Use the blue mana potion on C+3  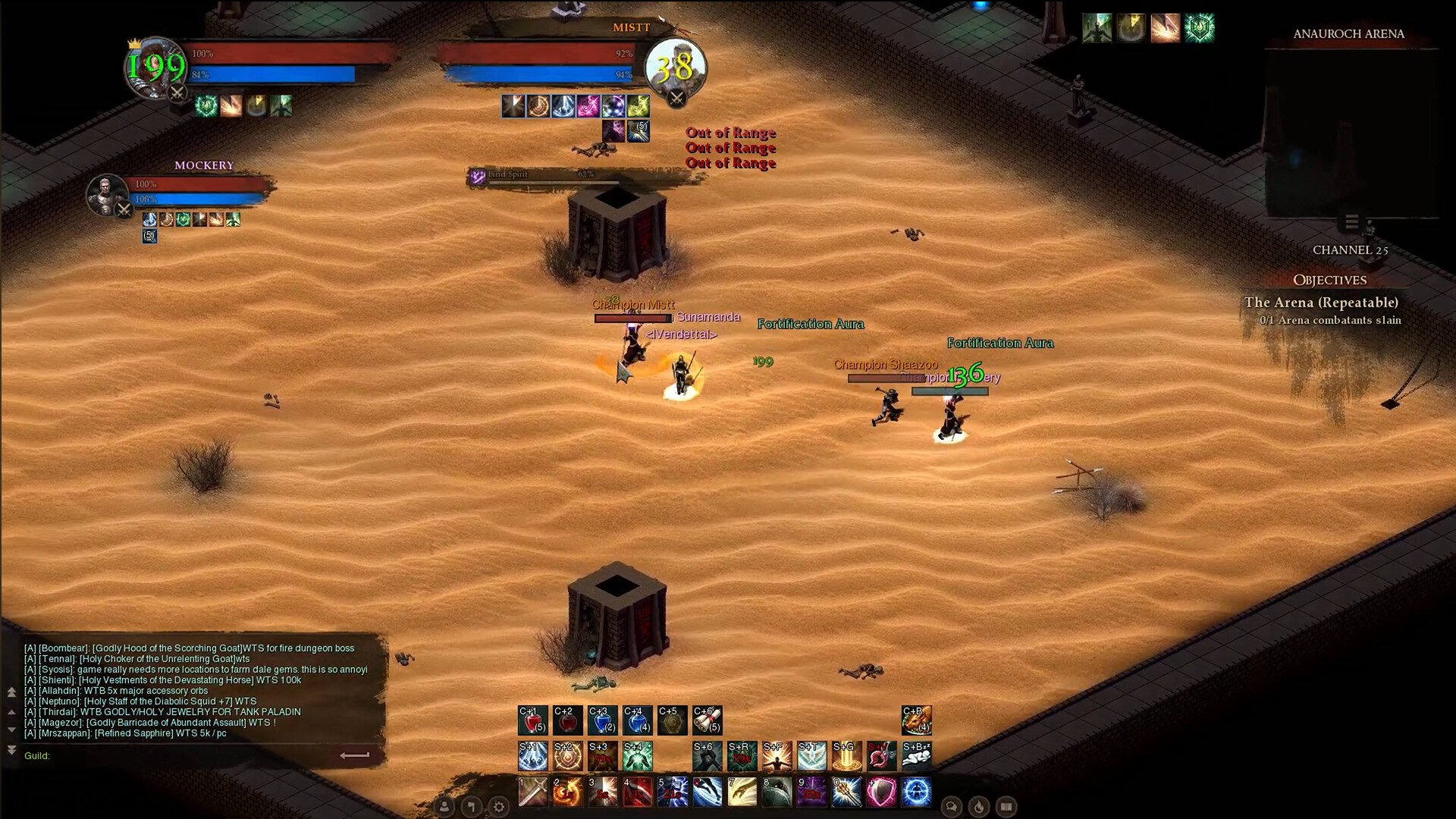point(602,720)
